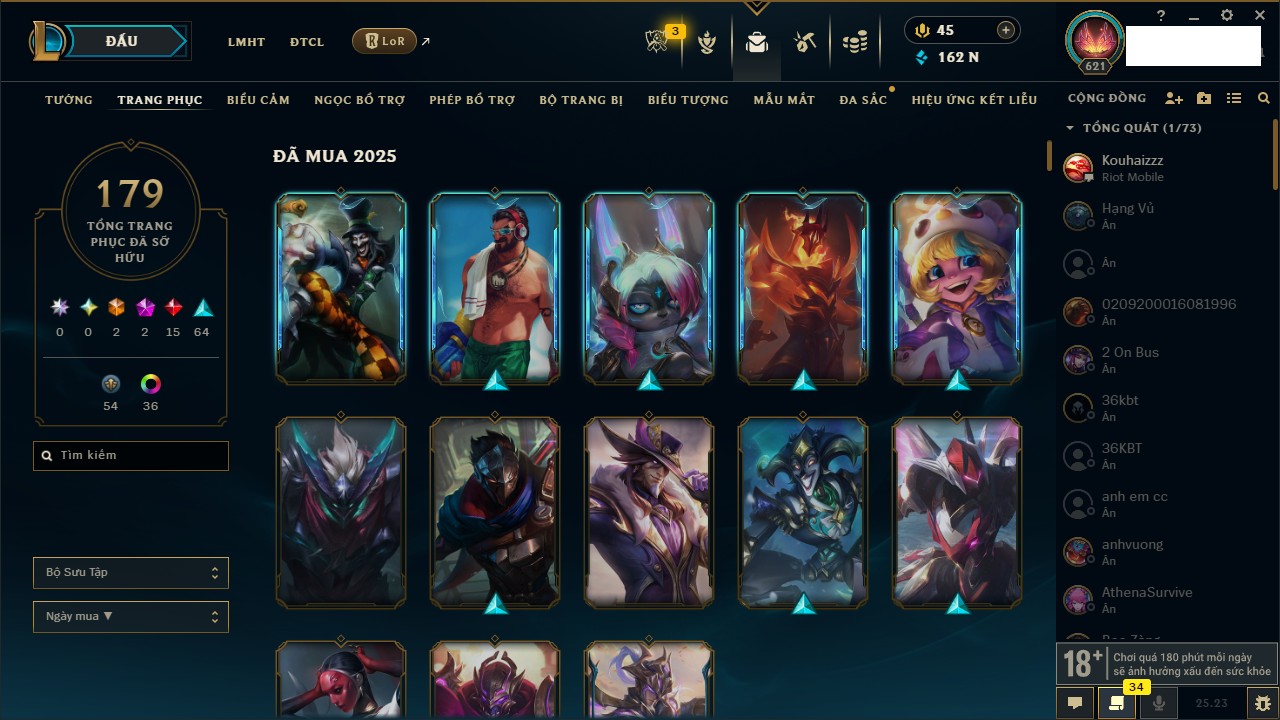Click the Tìm kiếm skin search field

click(131, 456)
